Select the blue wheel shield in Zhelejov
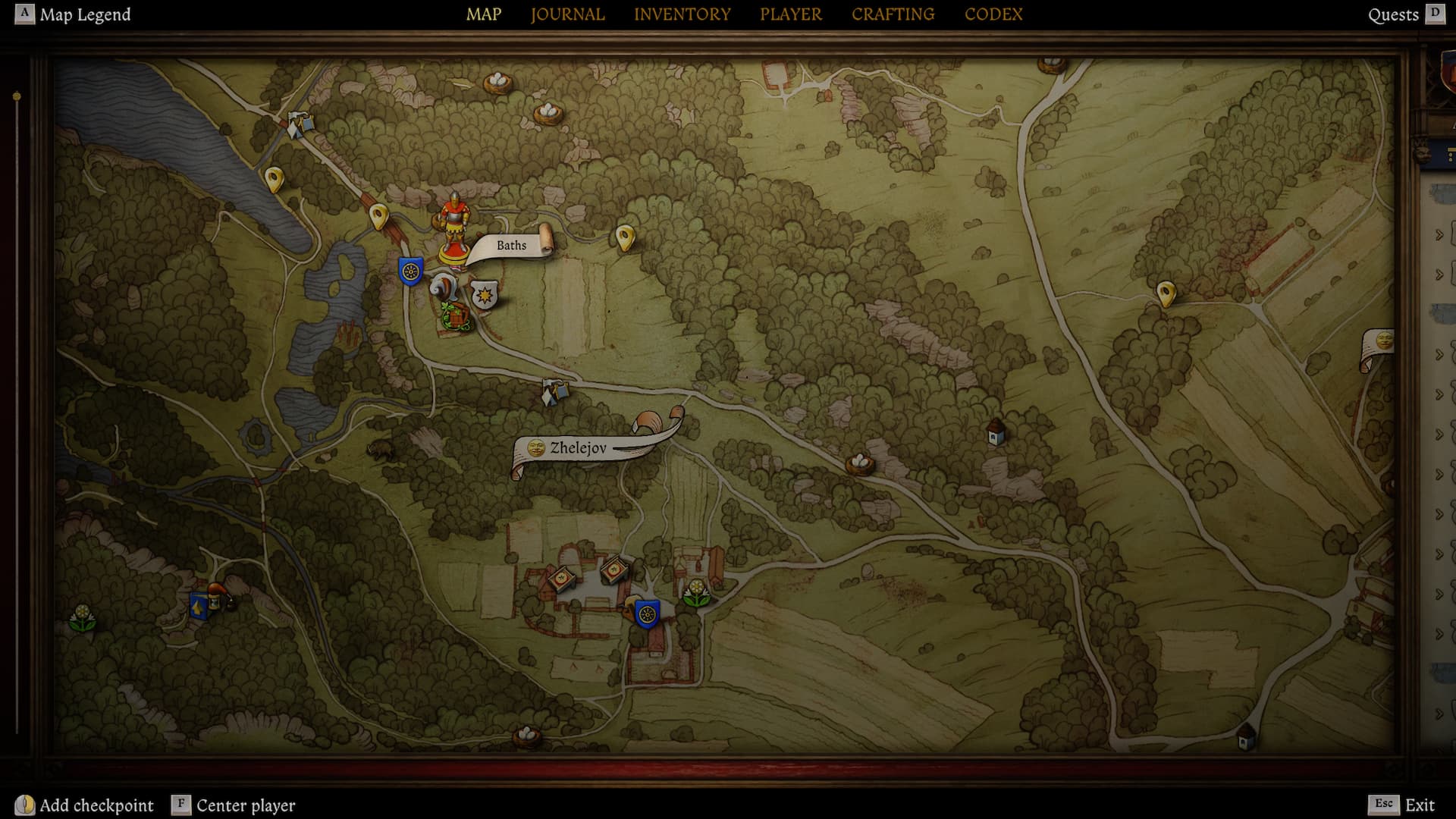The image size is (1456, 819). 647,613
